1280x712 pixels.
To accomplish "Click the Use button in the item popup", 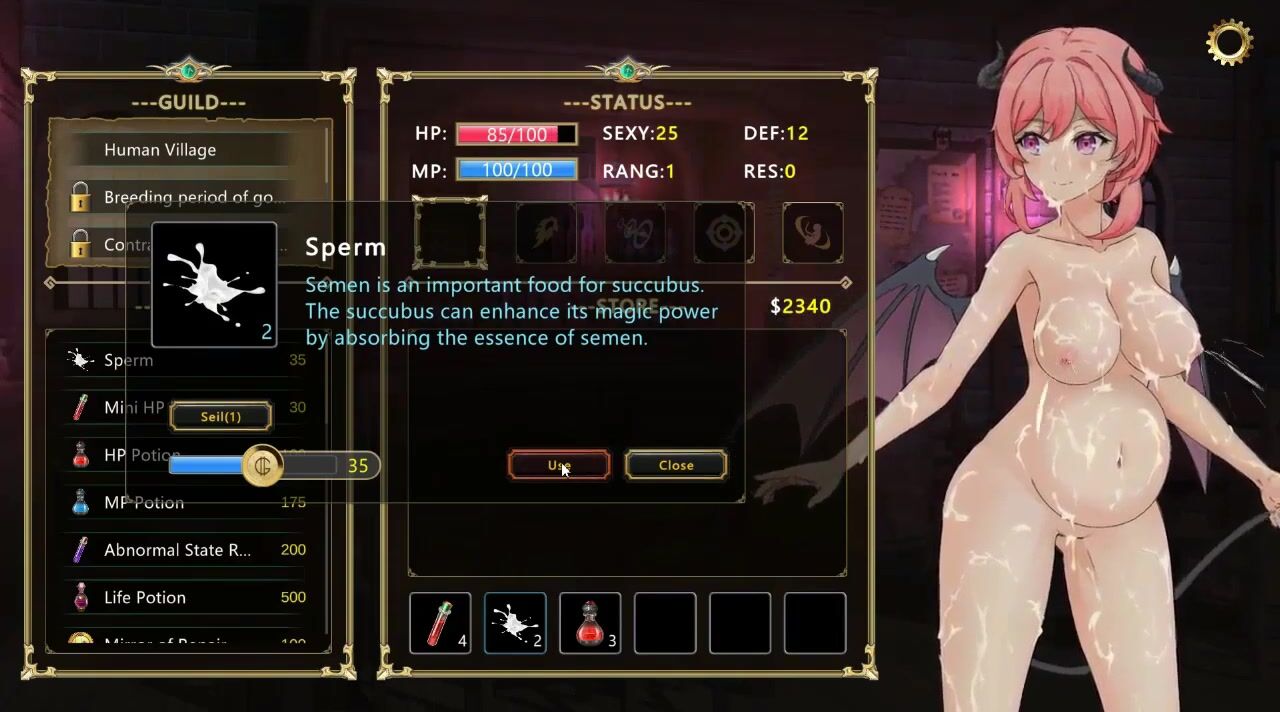I will click(x=559, y=465).
